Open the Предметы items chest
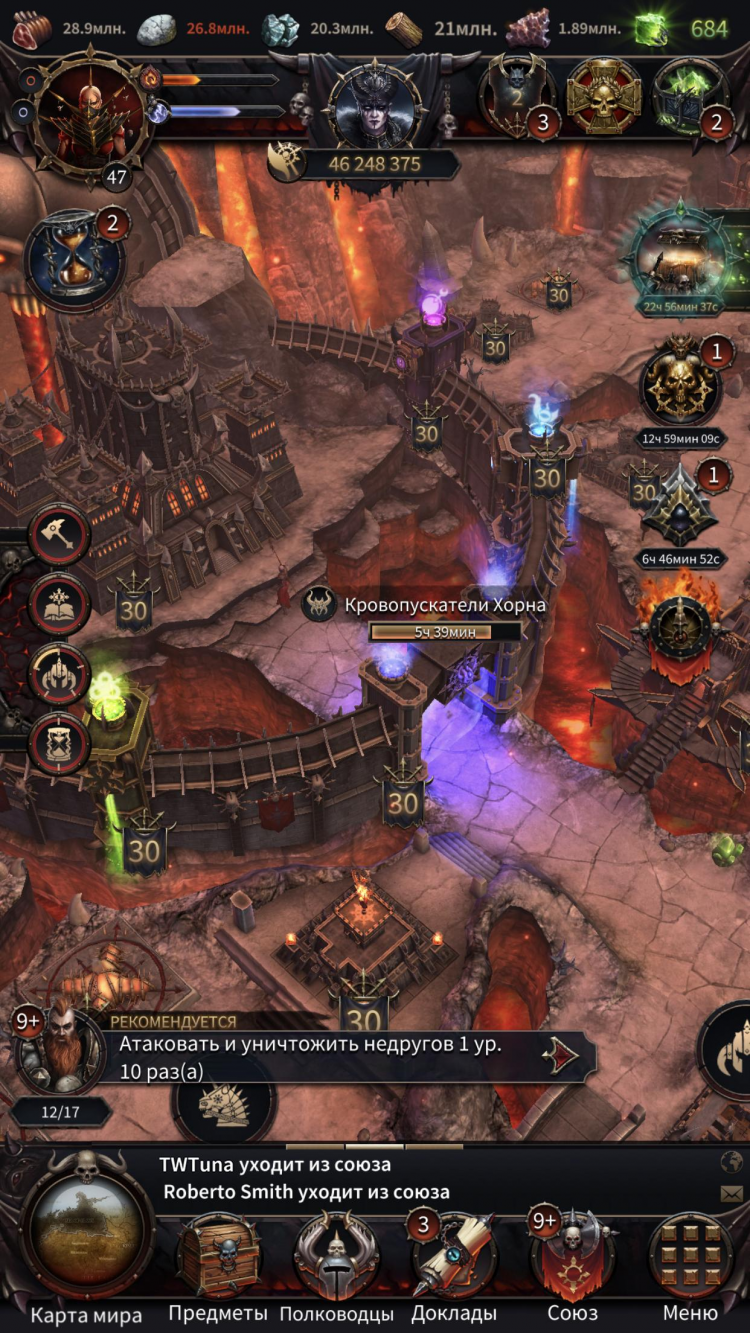750x1333 pixels. [x=218, y=1257]
